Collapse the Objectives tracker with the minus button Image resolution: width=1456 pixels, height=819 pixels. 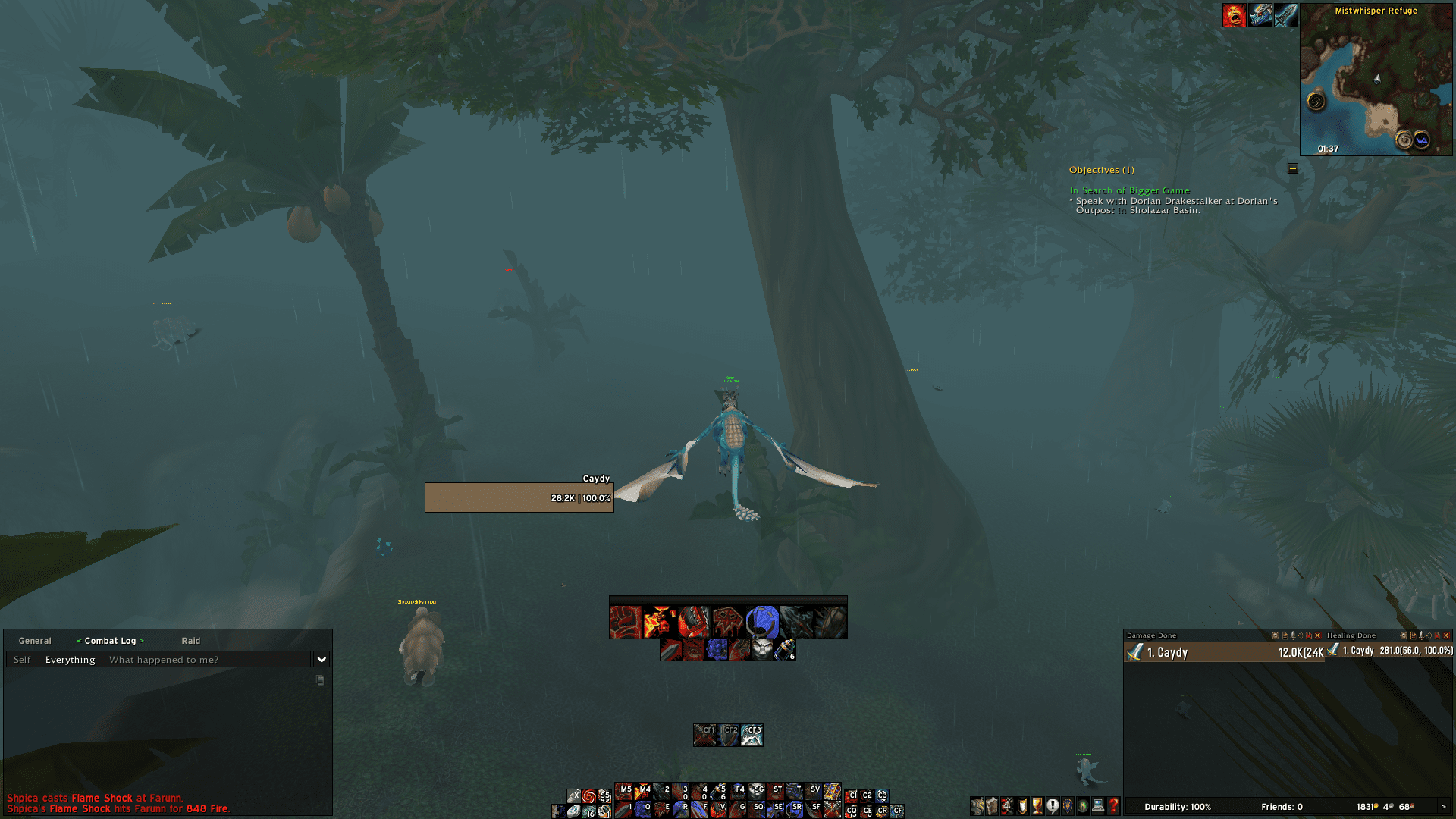(x=1293, y=168)
